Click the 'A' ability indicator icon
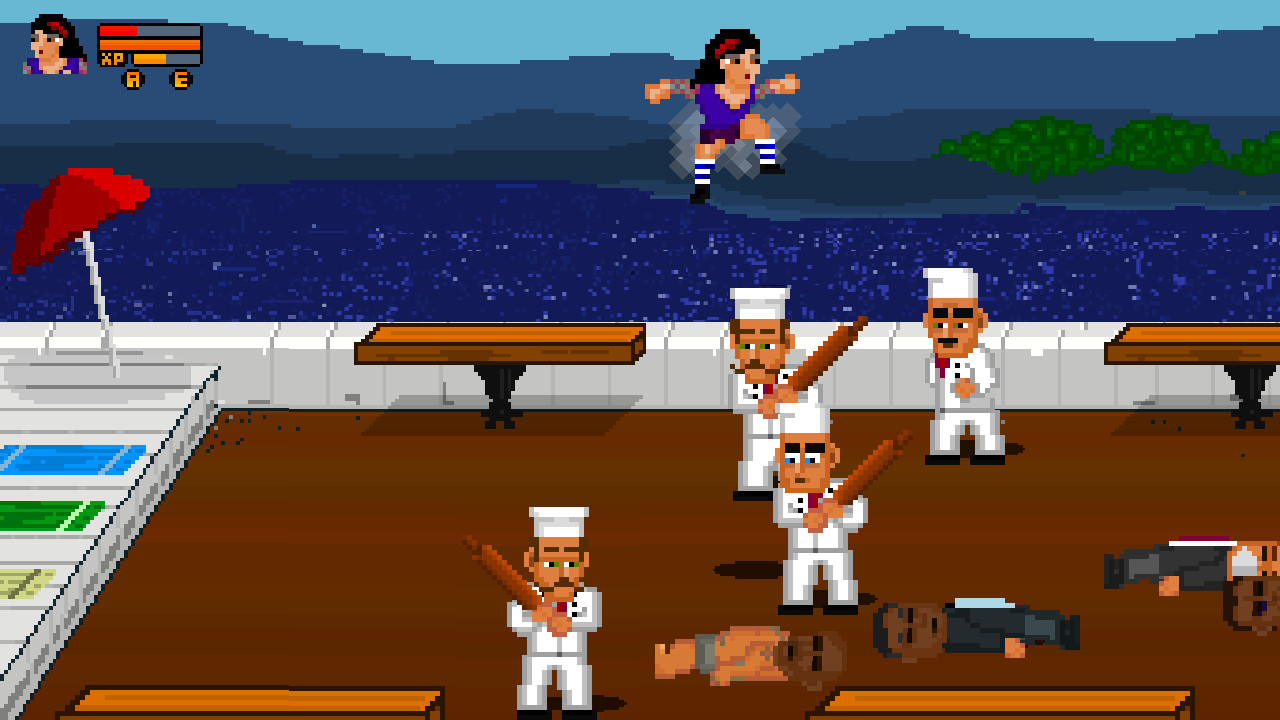This screenshot has width=1280, height=720. [x=134, y=79]
